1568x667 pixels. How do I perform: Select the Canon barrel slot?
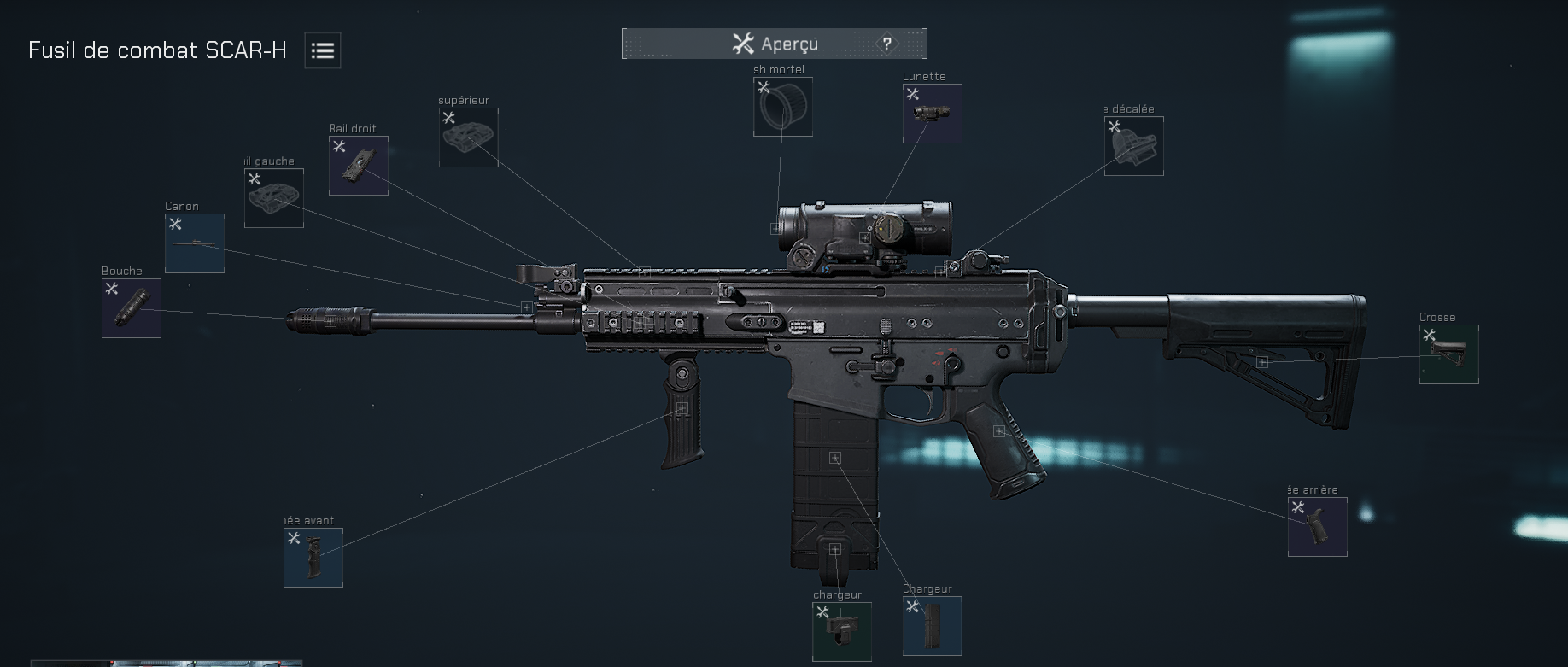(194, 243)
